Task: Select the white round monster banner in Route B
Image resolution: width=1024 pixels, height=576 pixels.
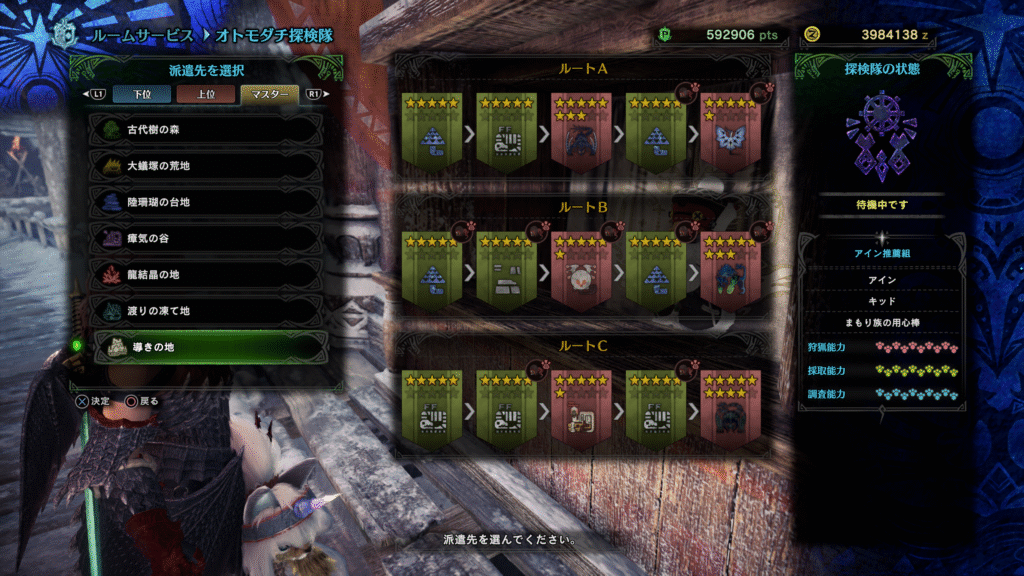Action: (x=581, y=270)
